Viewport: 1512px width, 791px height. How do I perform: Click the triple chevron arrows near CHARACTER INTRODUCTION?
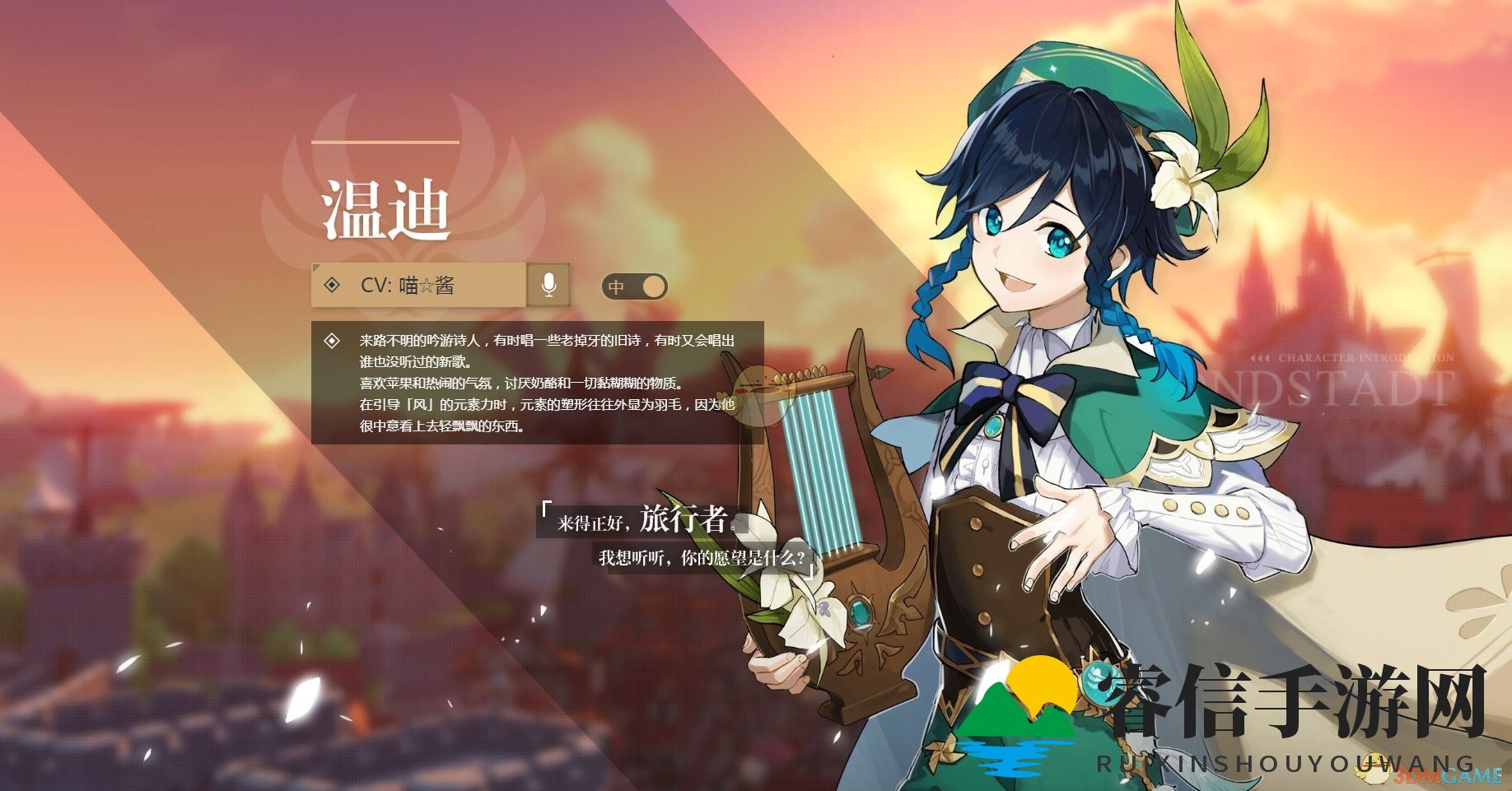[x=1258, y=357]
